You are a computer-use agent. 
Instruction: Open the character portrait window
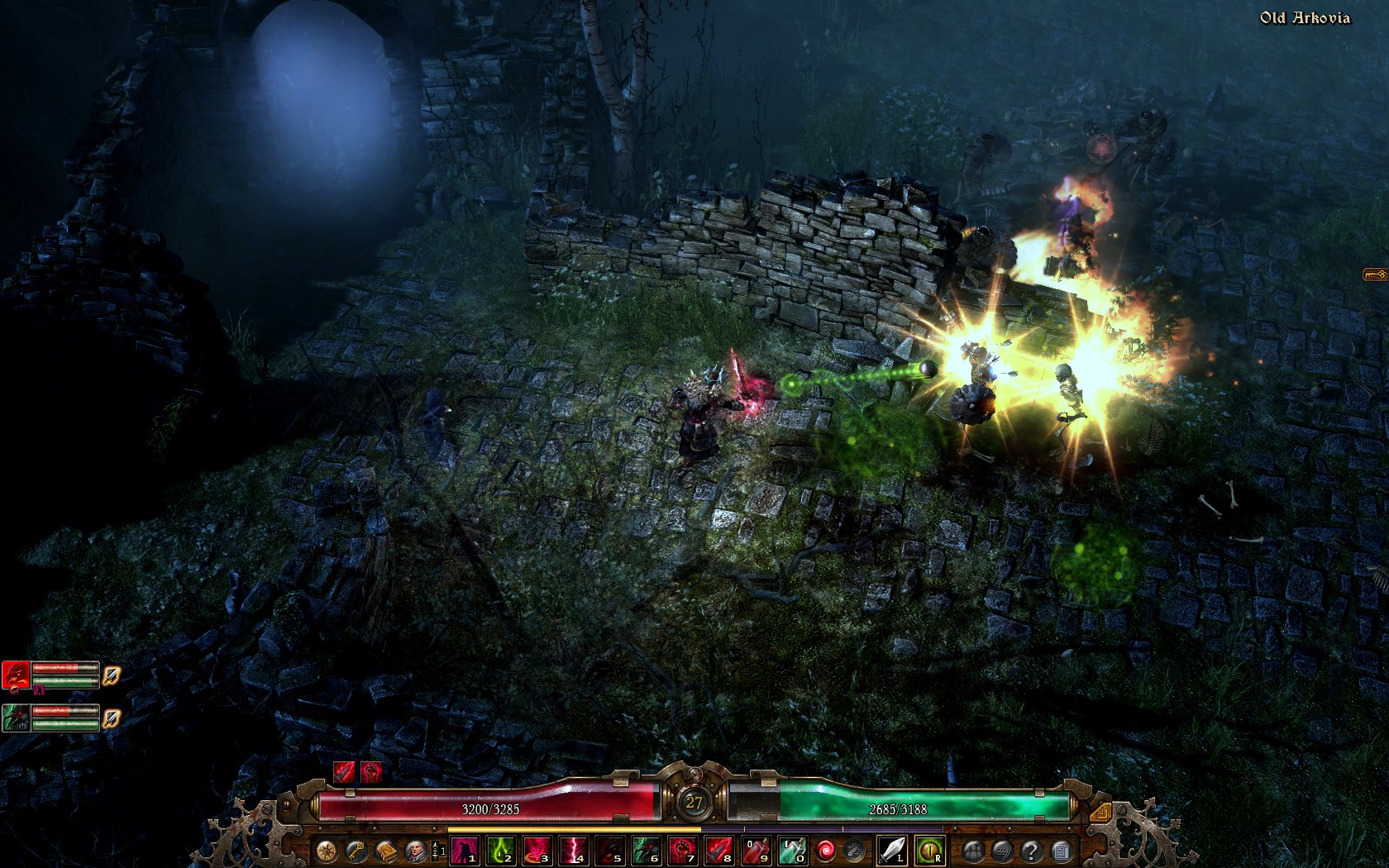point(416,850)
